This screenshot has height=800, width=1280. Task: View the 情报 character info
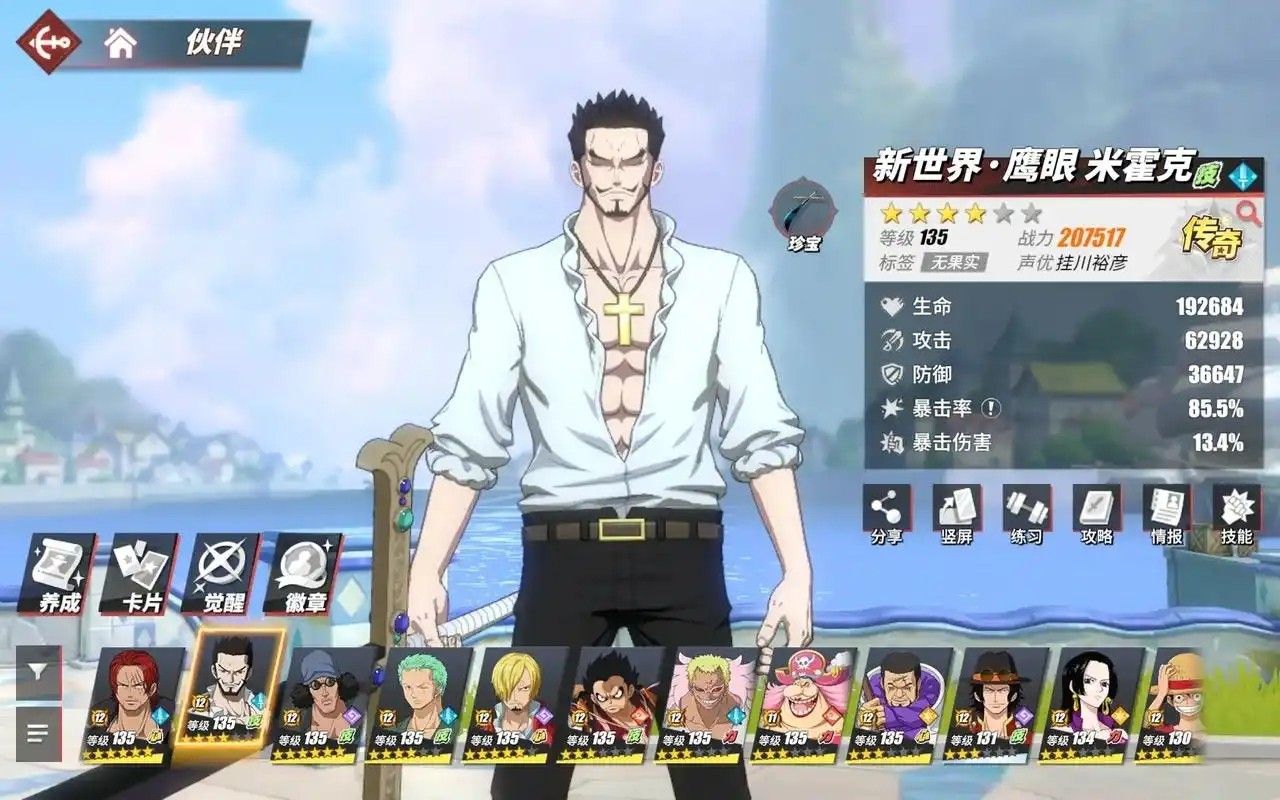[x=1166, y=514]
